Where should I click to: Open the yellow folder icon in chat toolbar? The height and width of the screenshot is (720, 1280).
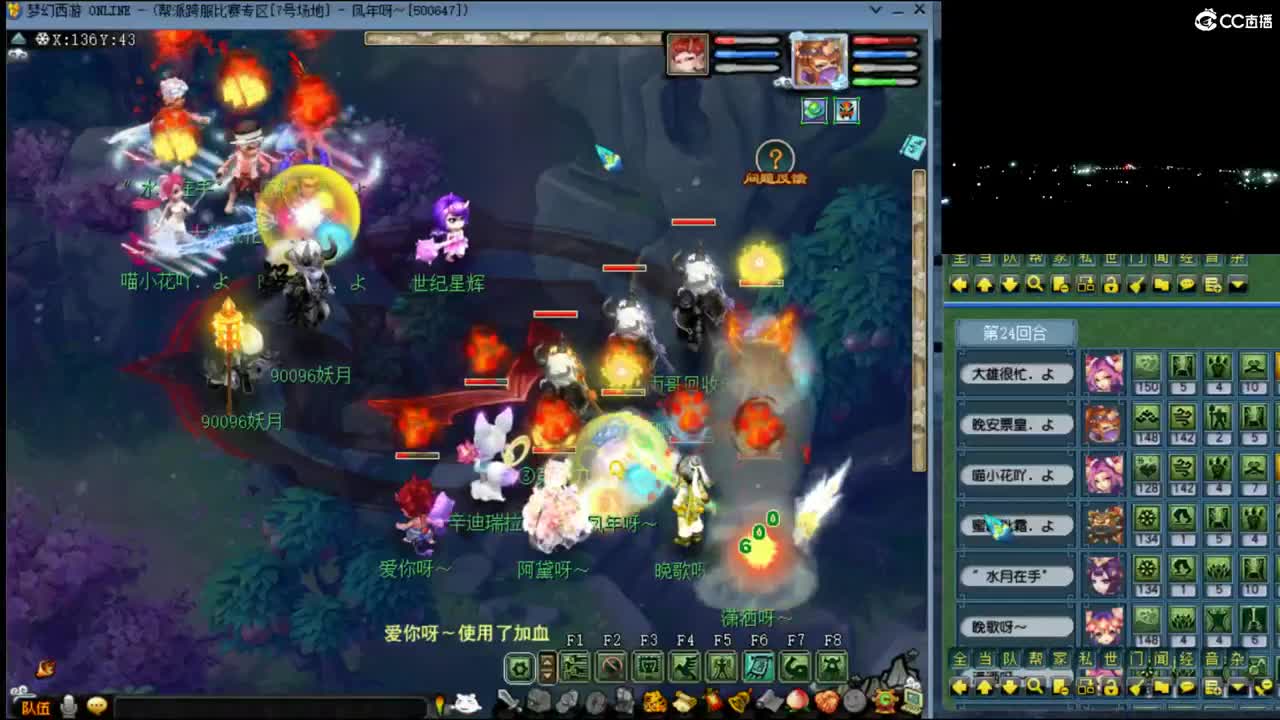click(1160, 687)
